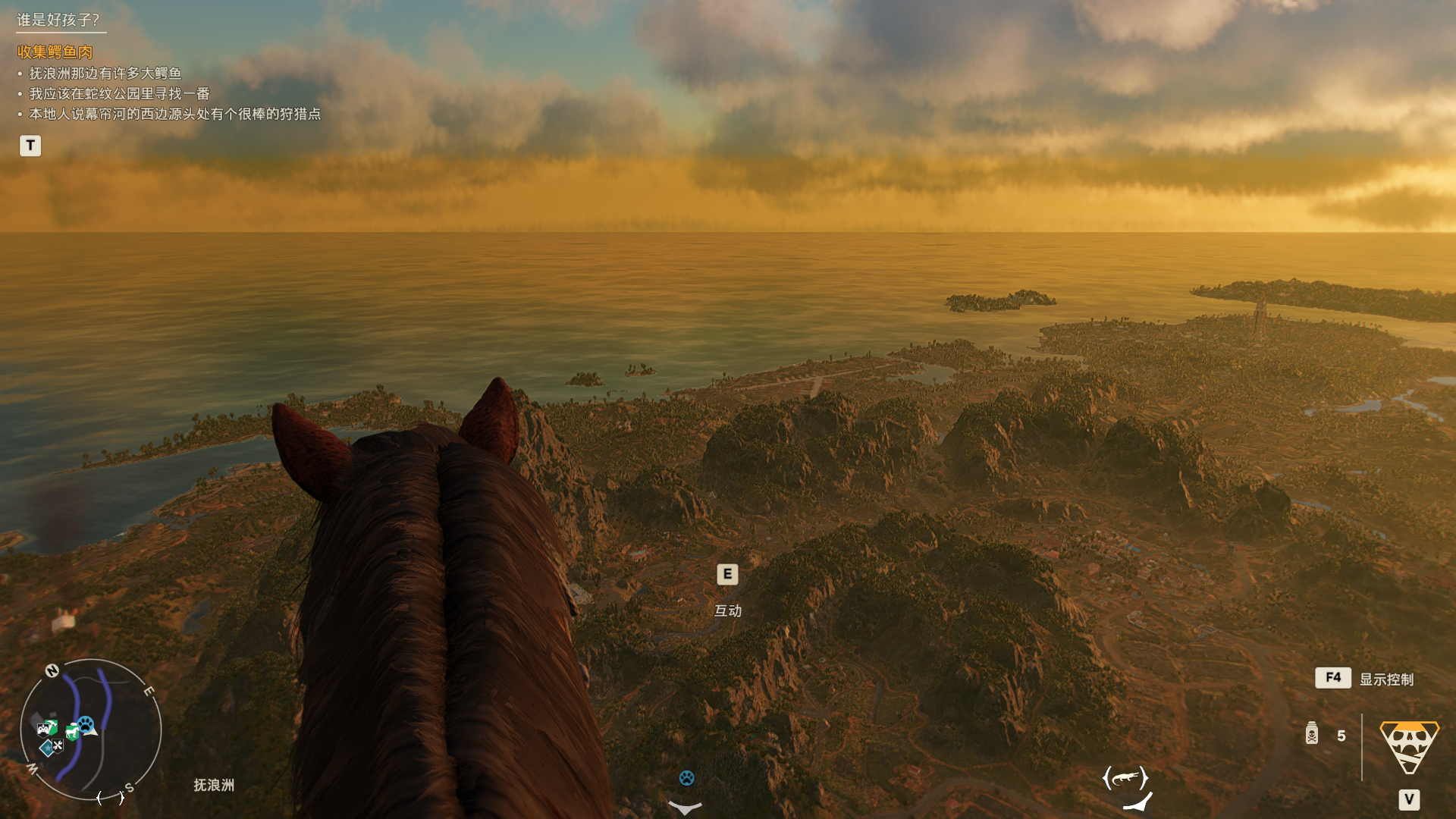The width and height of the screenshot is (1456, 819).
Task: Select the green horse marker on minimap
Action: [72, 732]
